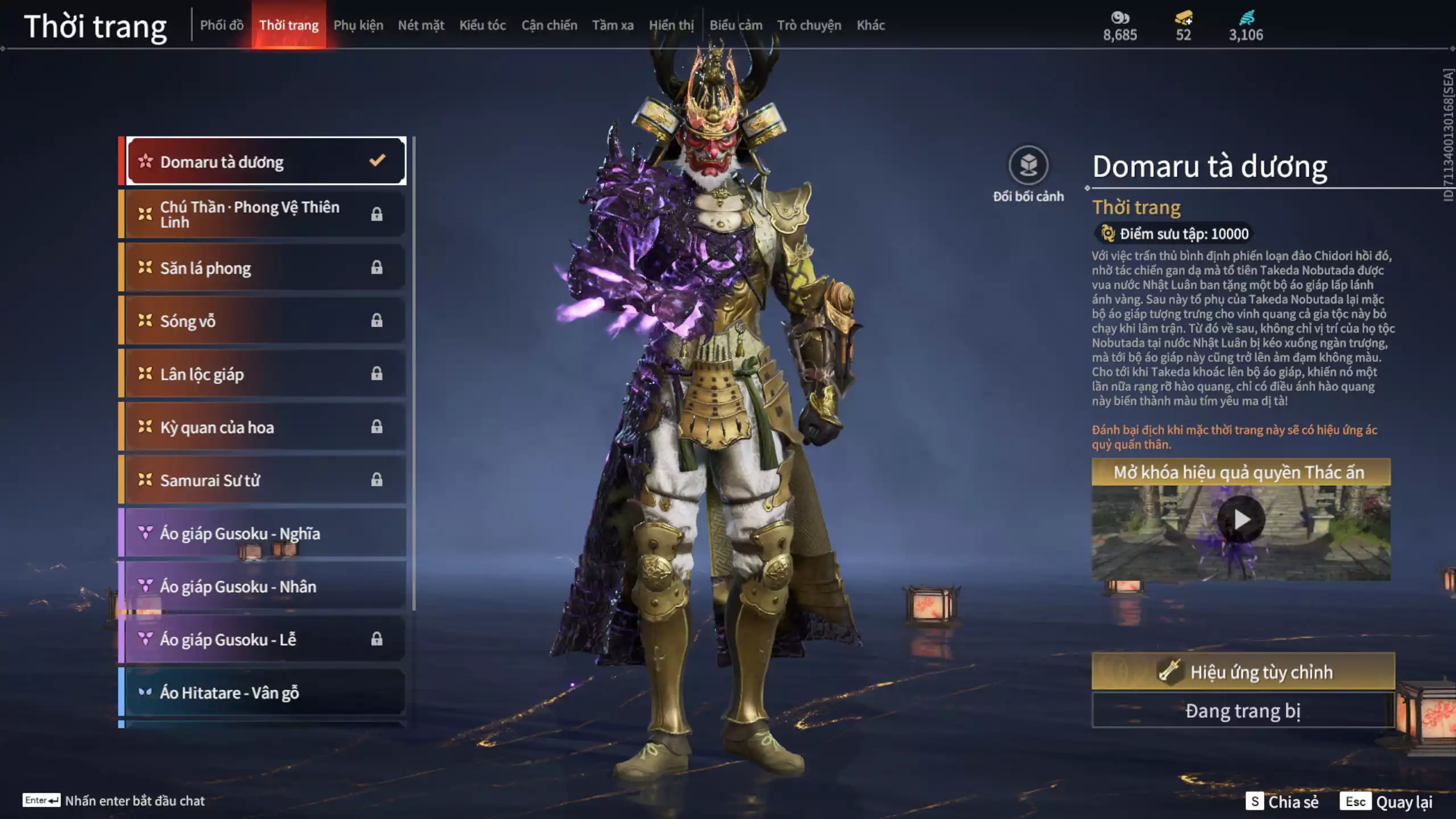Open Hiệu ứng tùy chỉnh custom effects

(1243, 672)
